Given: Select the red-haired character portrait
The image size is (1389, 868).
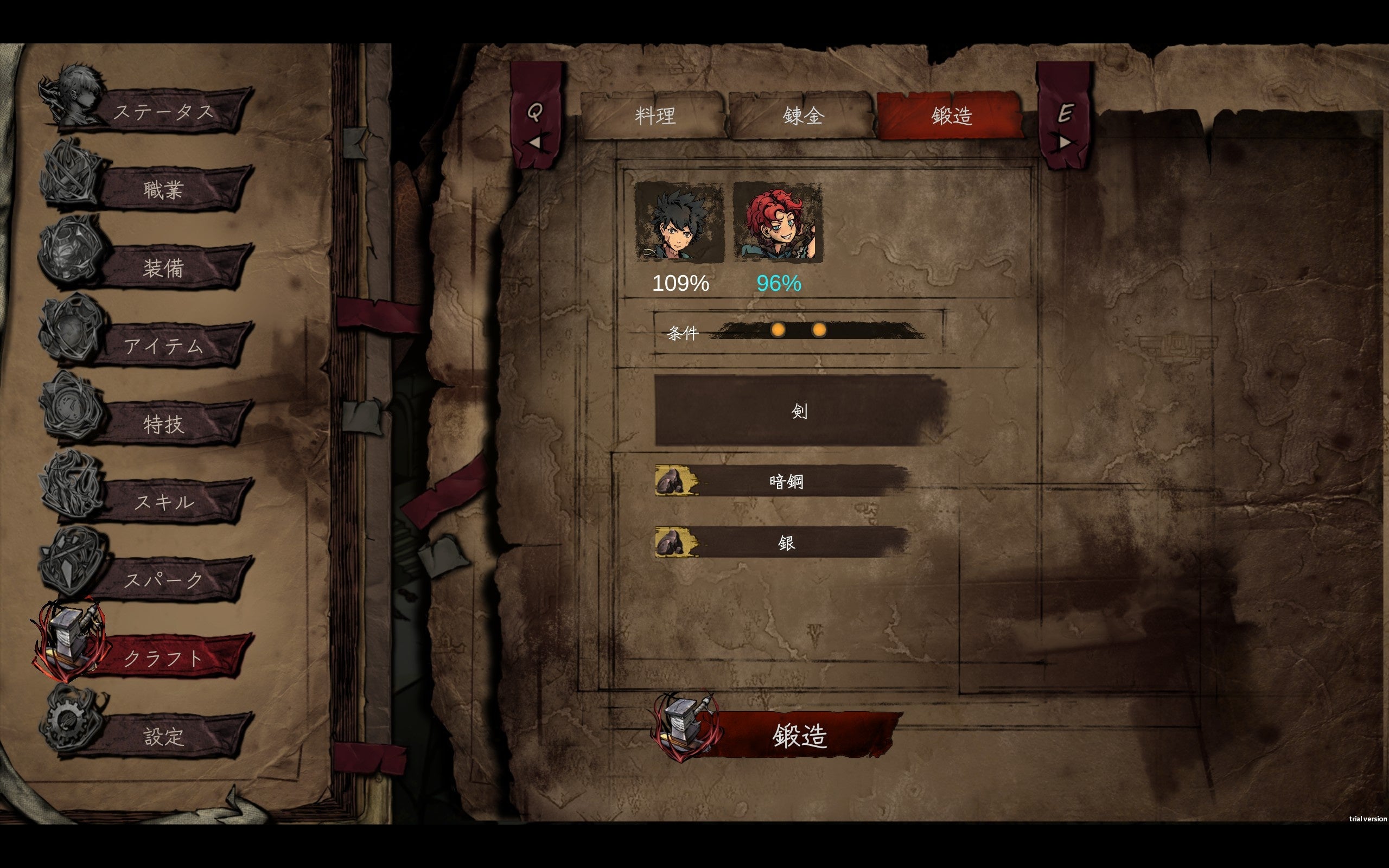Looking at the screenshot, I should (778, 223).
